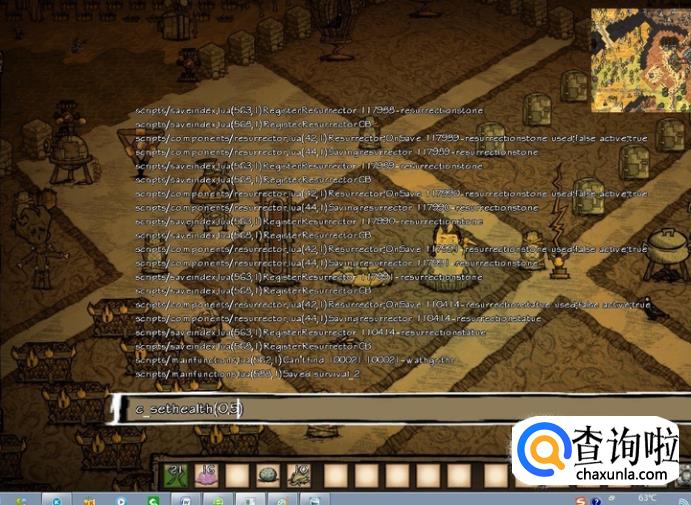Click the Windows Start button

click(x=22, y=499)
